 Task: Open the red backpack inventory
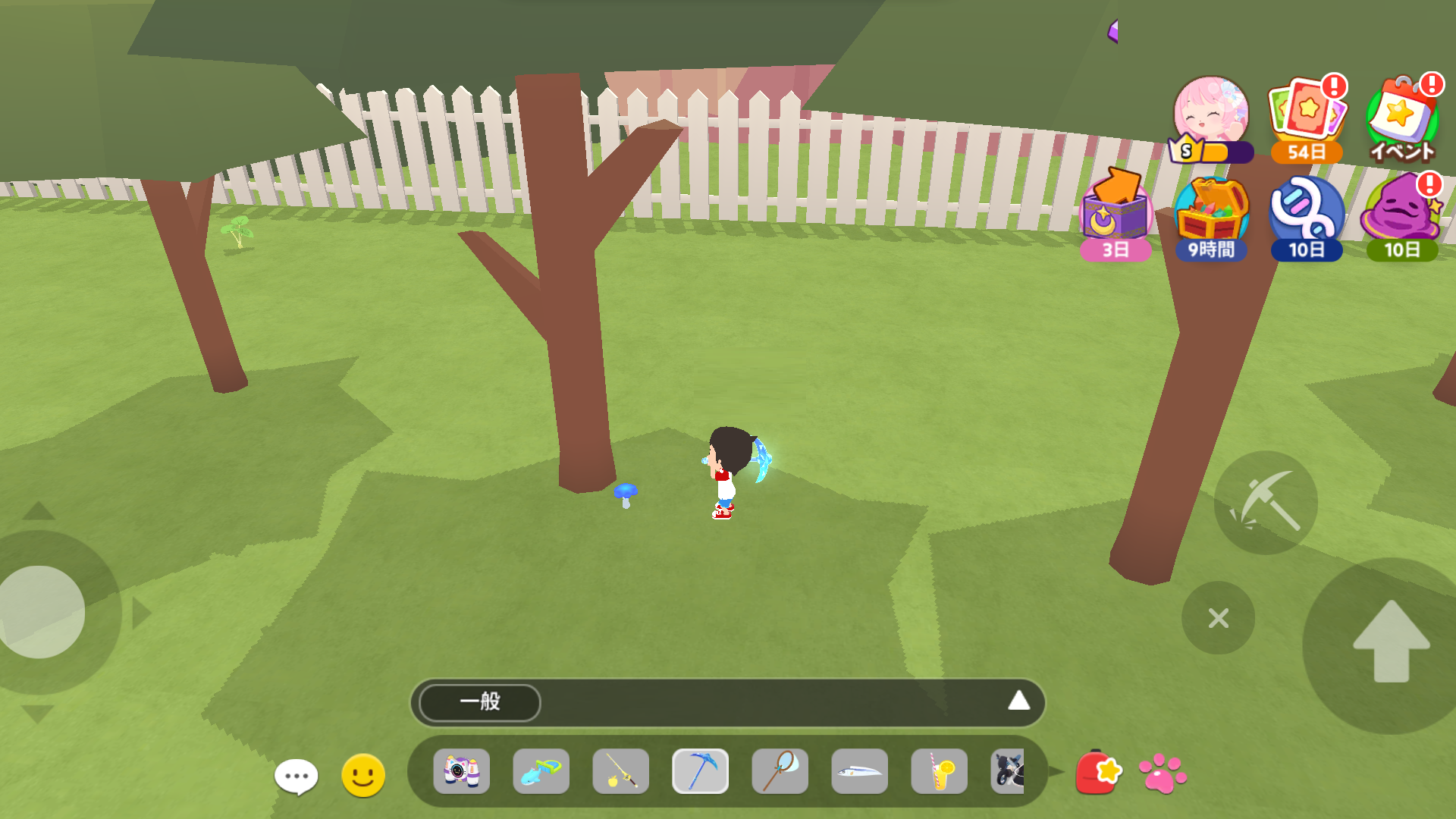pos(1097,773)
